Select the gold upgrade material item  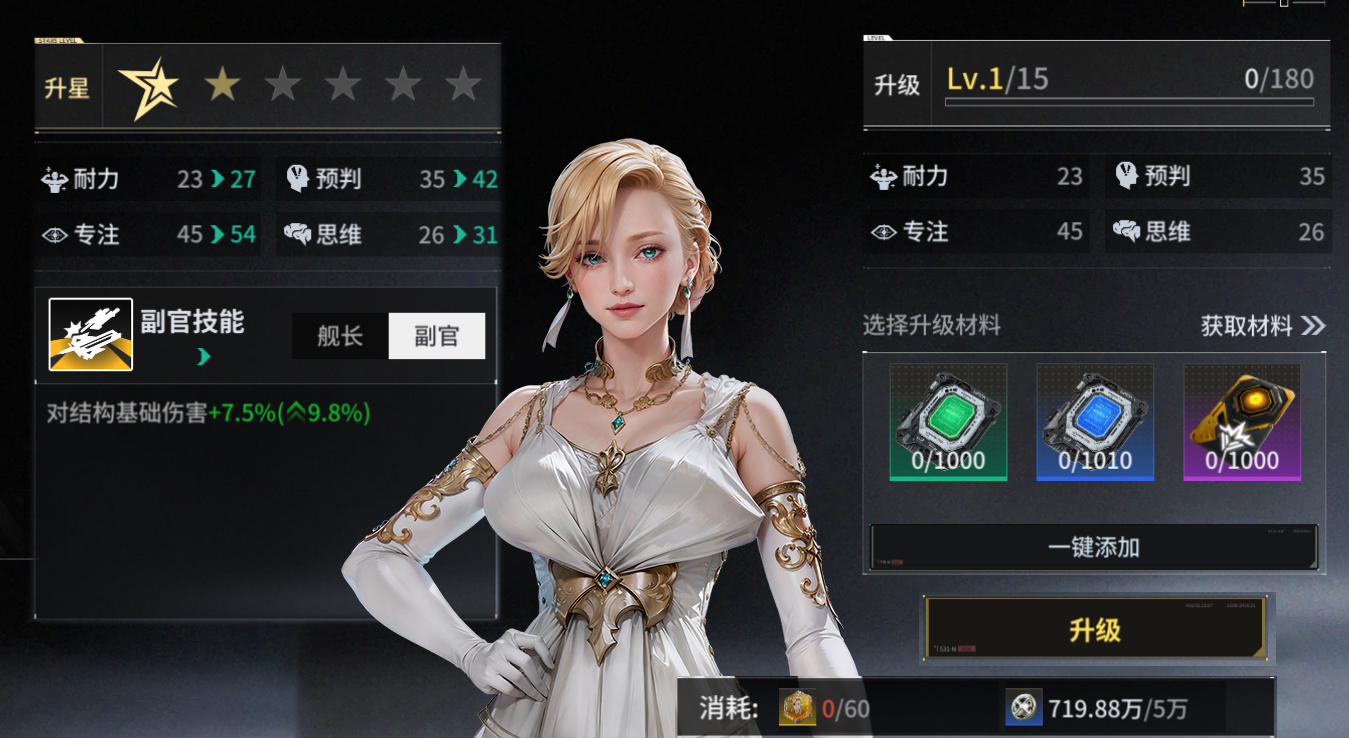tap(1241, 420)
